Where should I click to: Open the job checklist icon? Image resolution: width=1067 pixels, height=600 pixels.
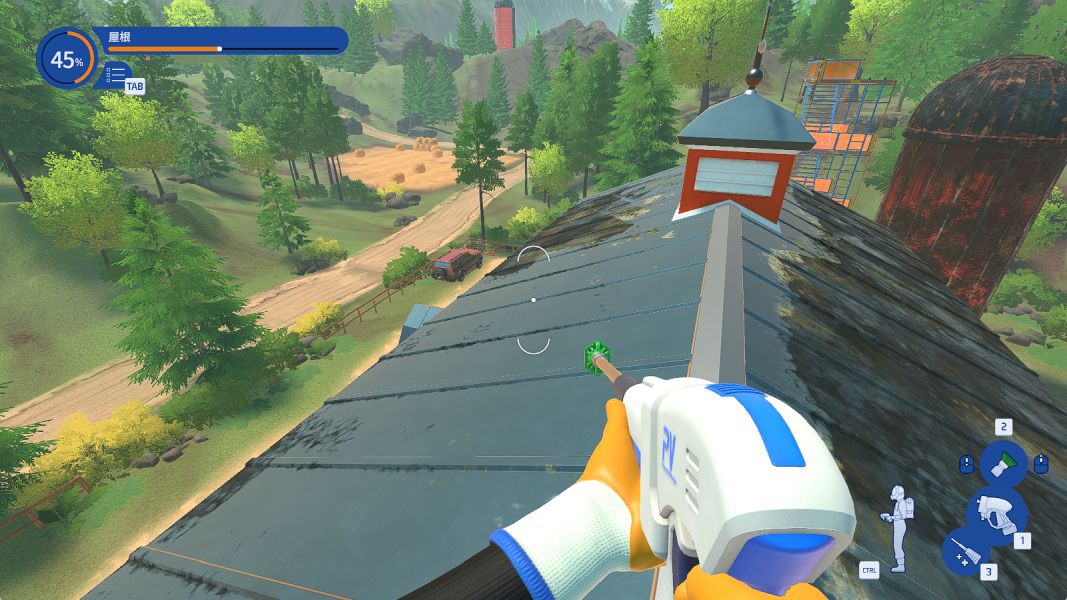click(115, 74)
